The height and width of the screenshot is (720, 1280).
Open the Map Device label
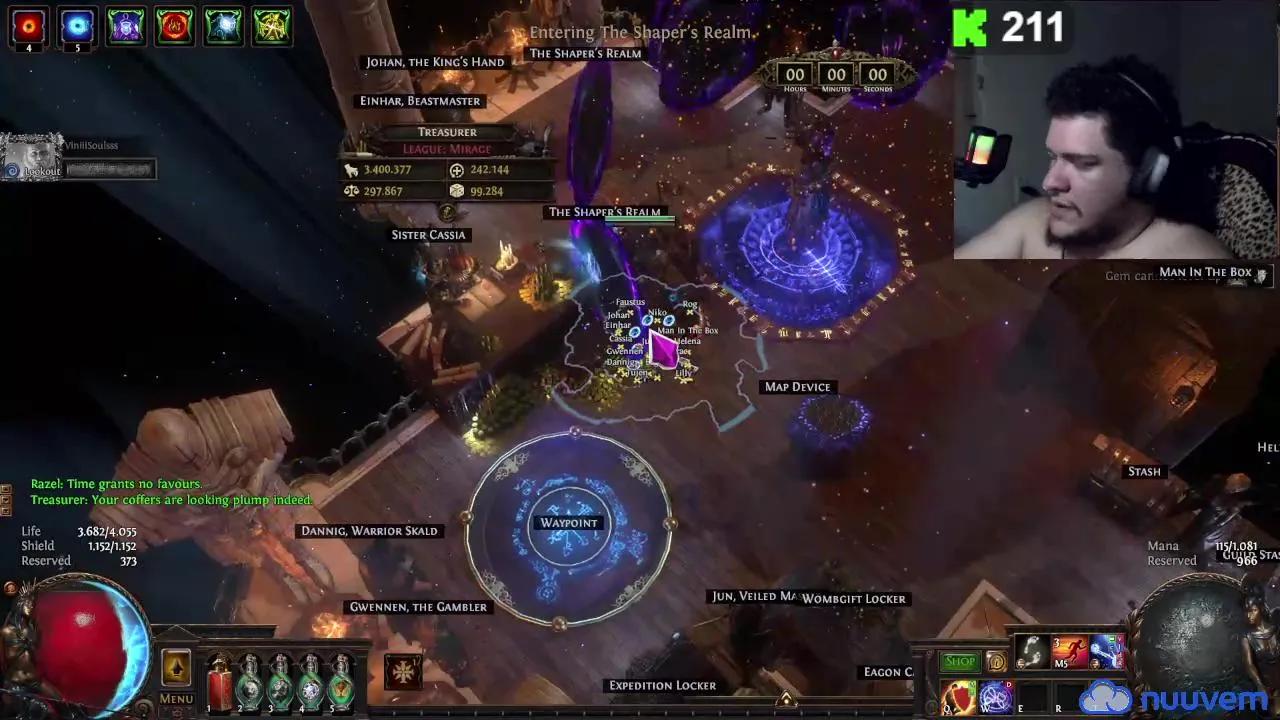click(797, 387)
